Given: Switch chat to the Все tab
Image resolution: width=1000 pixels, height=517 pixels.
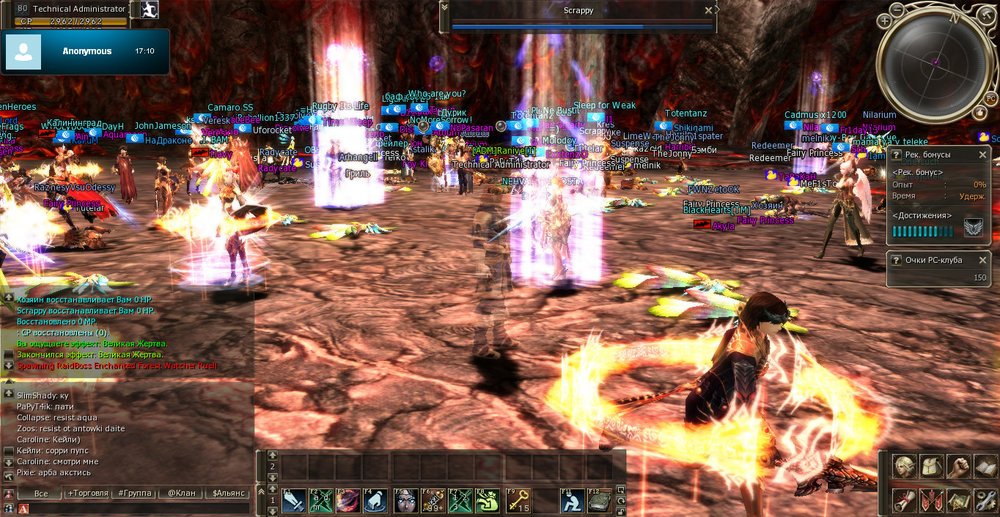Looking at the screenshot, I should [40, 494].
